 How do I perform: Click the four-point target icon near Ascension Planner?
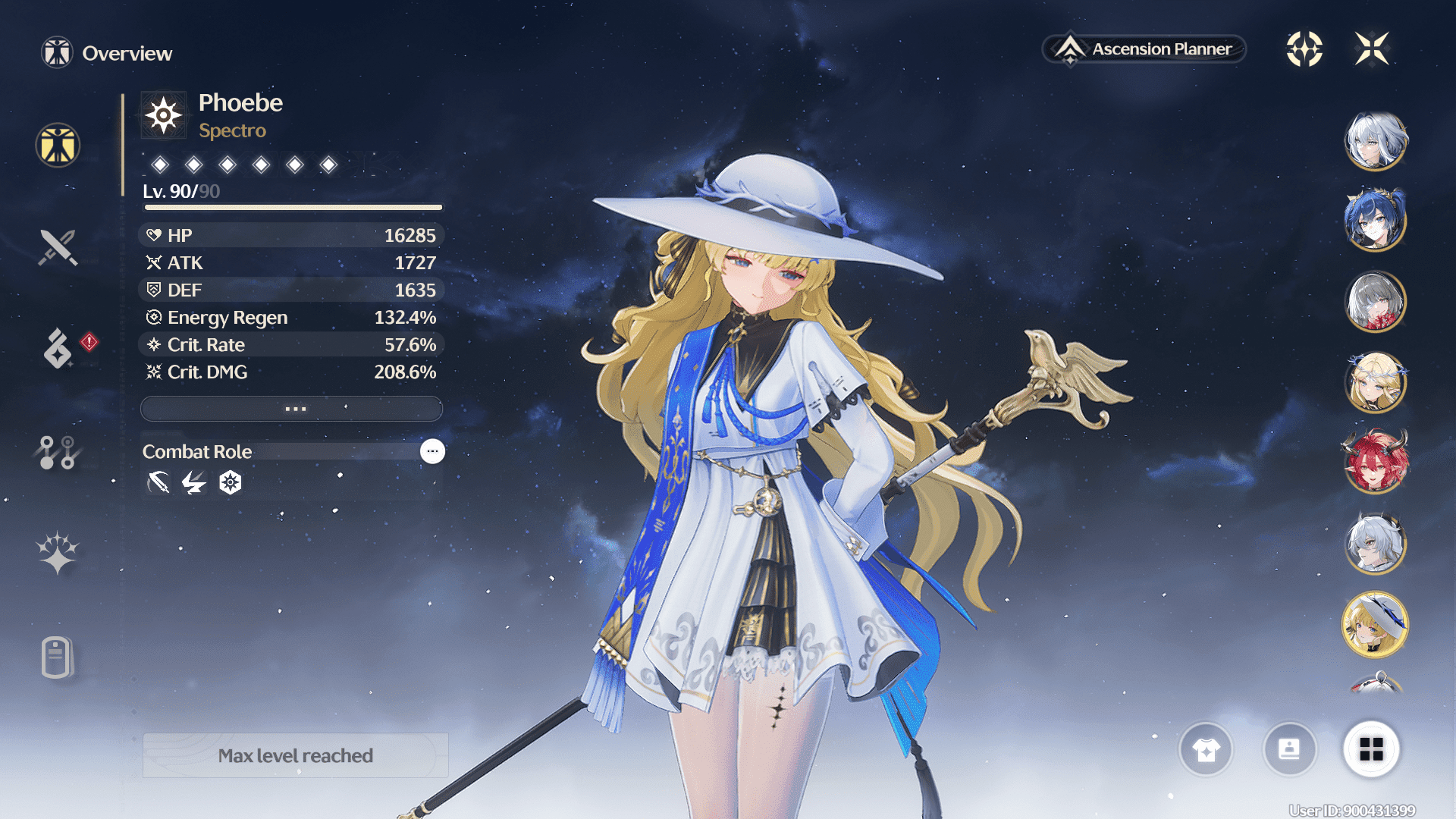click(1304, 49)
